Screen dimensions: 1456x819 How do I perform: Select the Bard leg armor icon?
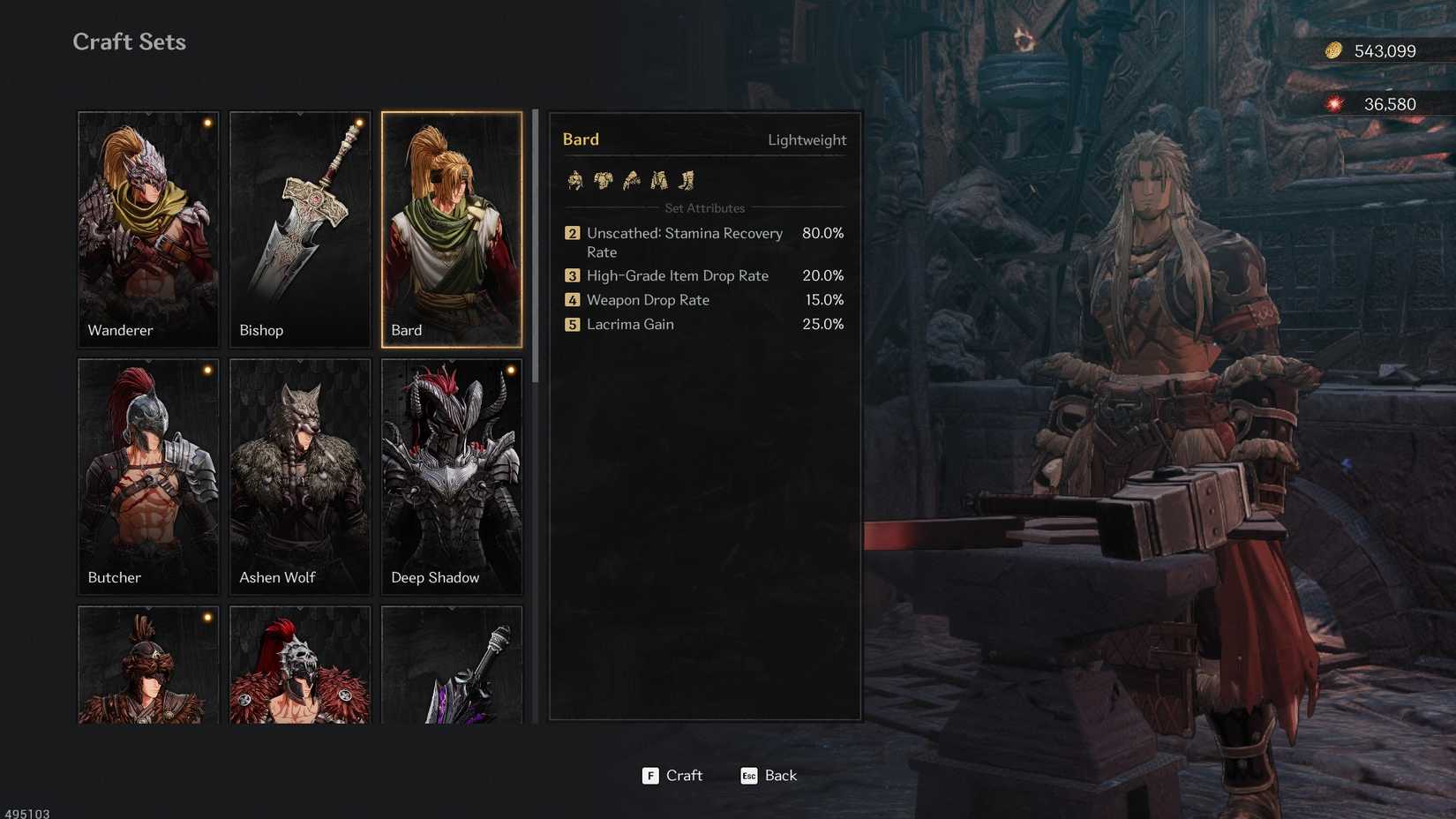click(658, 179)
